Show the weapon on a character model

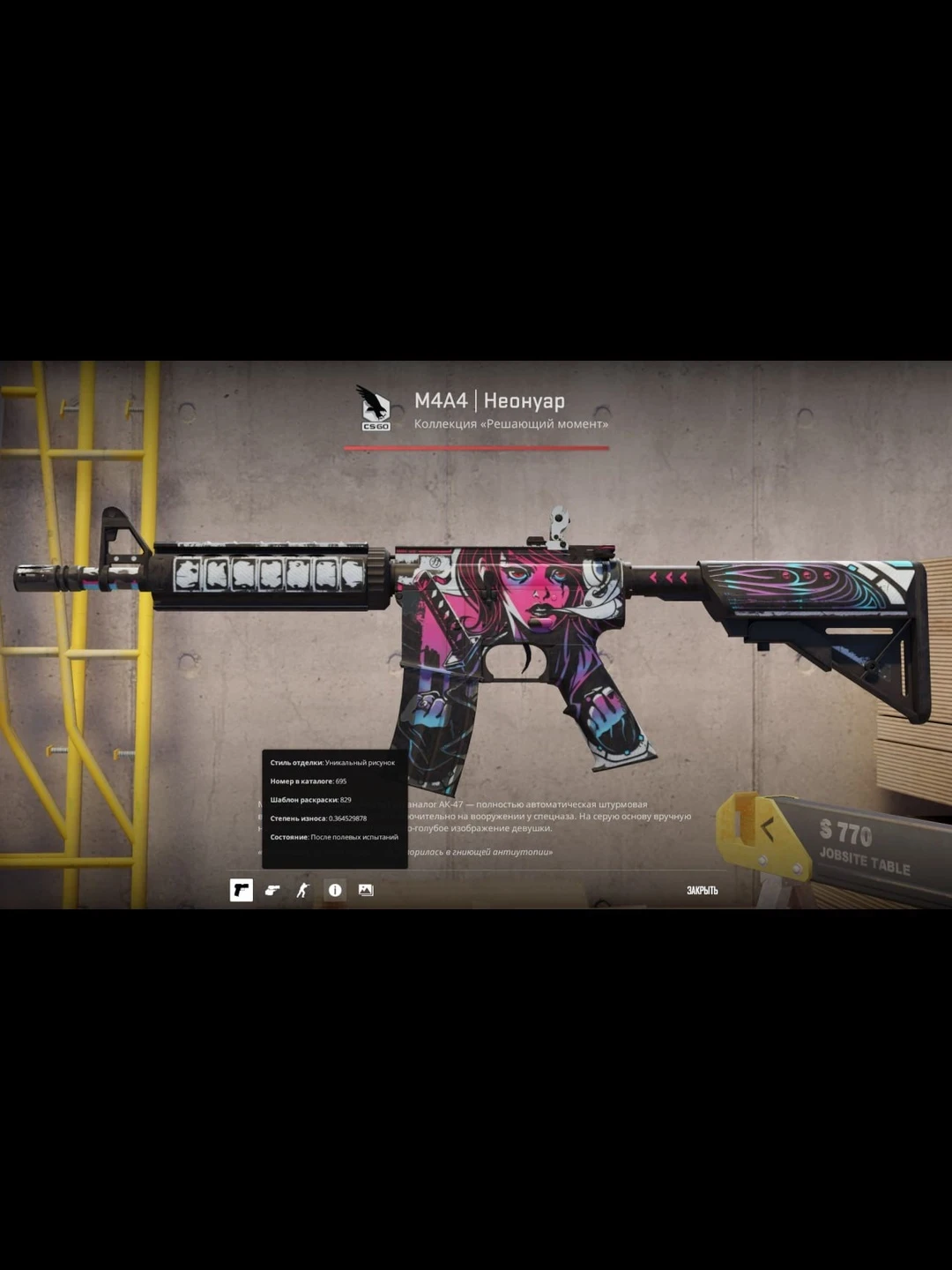303,891
